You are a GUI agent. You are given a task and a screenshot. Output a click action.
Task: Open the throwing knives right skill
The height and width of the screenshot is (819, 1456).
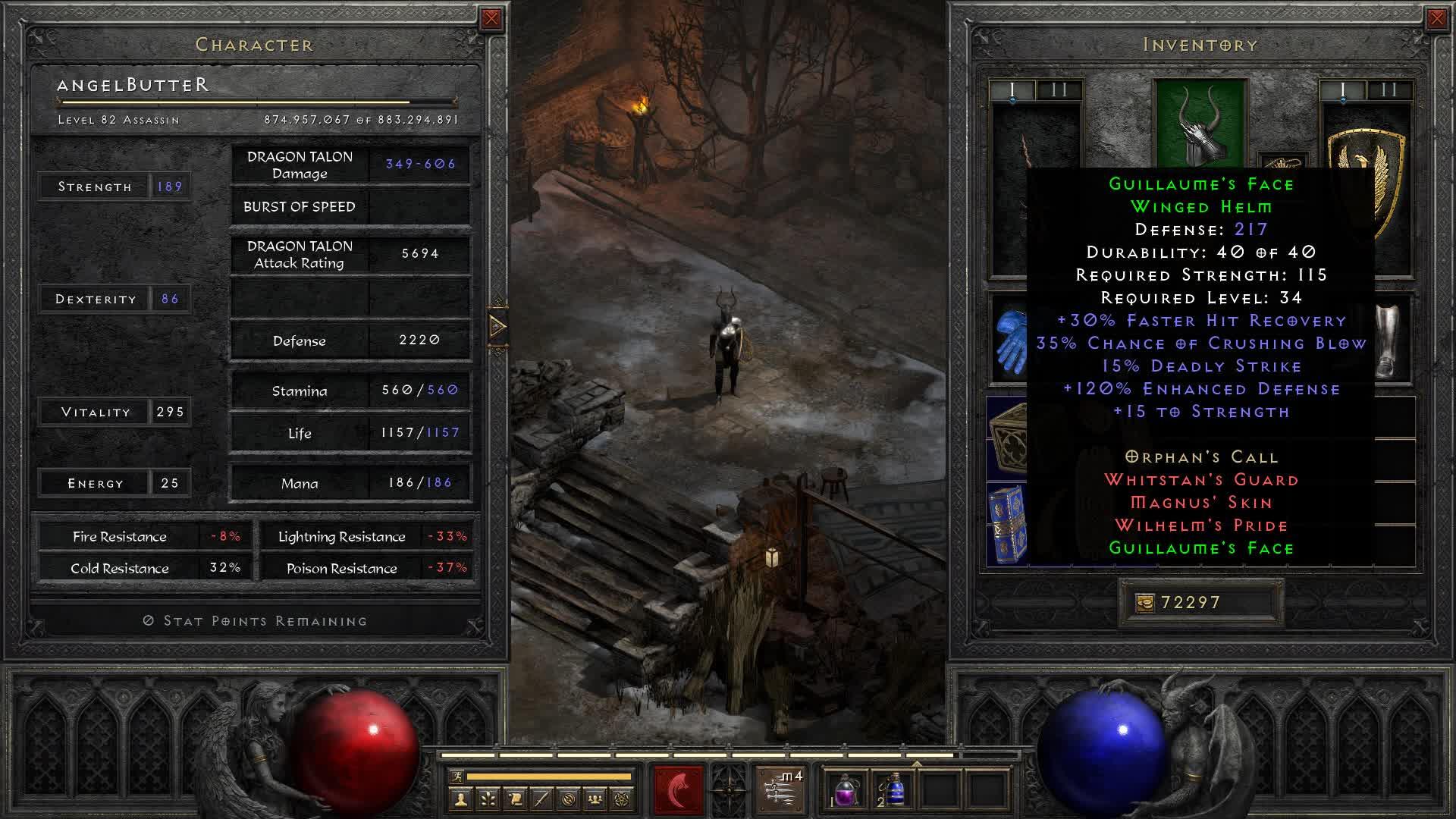point(780,789)
